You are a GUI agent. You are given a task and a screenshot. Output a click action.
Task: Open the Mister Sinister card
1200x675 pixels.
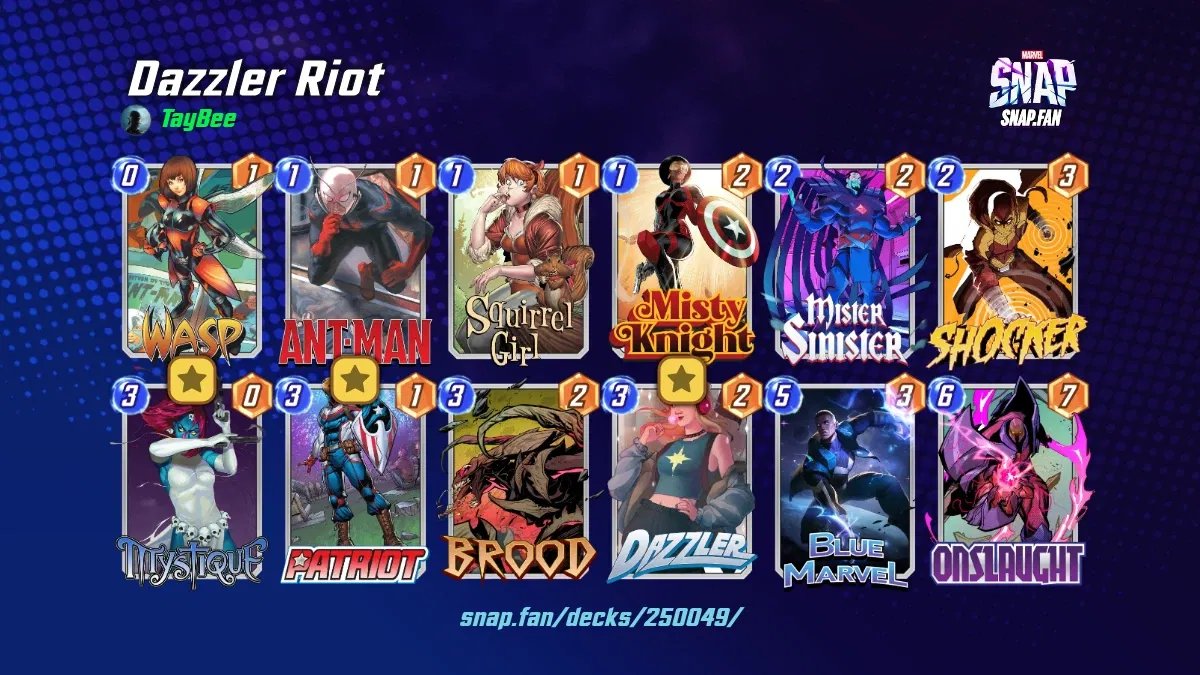pyautogui.click(x=847, y=262)
